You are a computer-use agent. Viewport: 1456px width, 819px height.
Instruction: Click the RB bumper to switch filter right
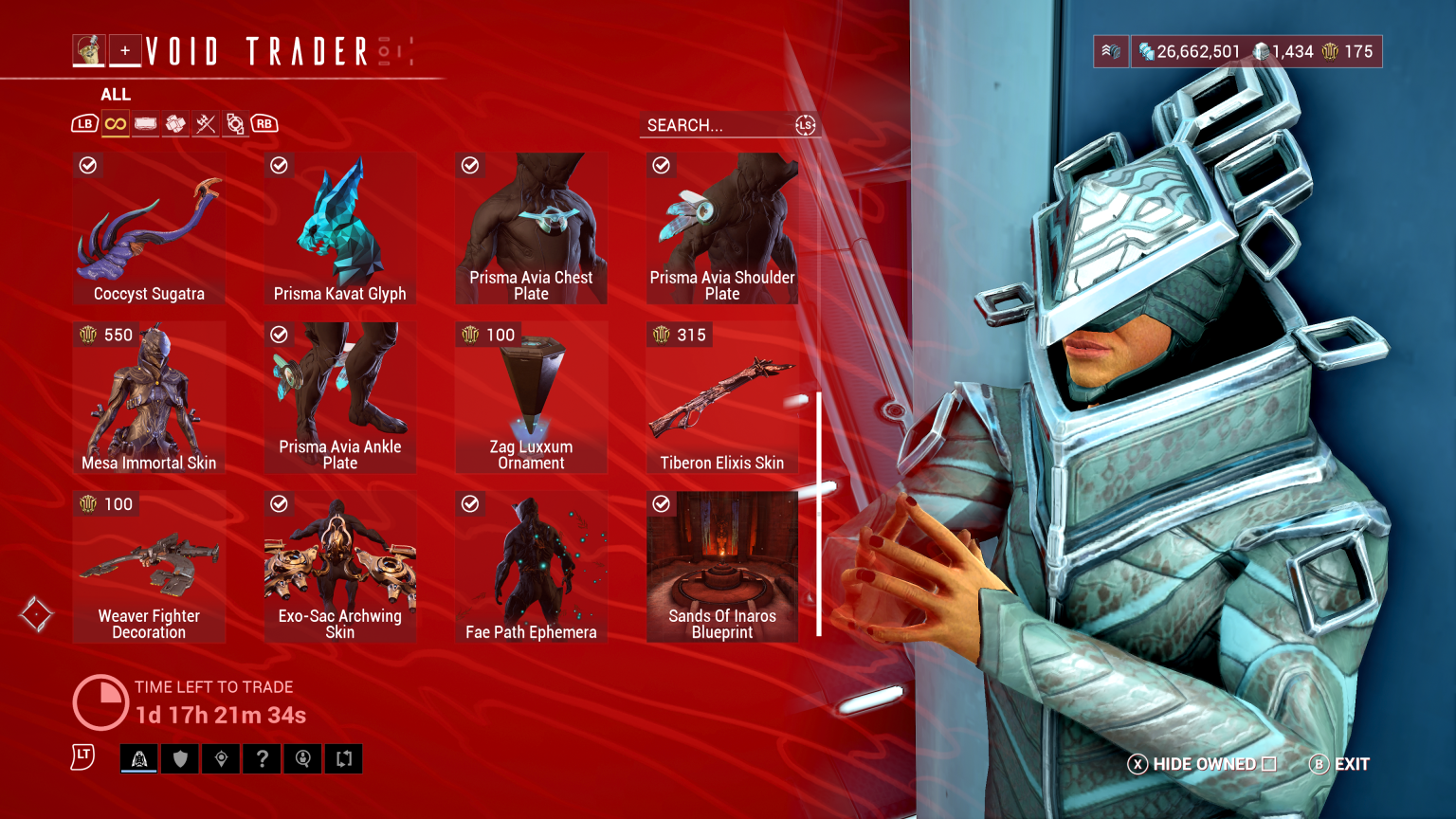point(264,123)
